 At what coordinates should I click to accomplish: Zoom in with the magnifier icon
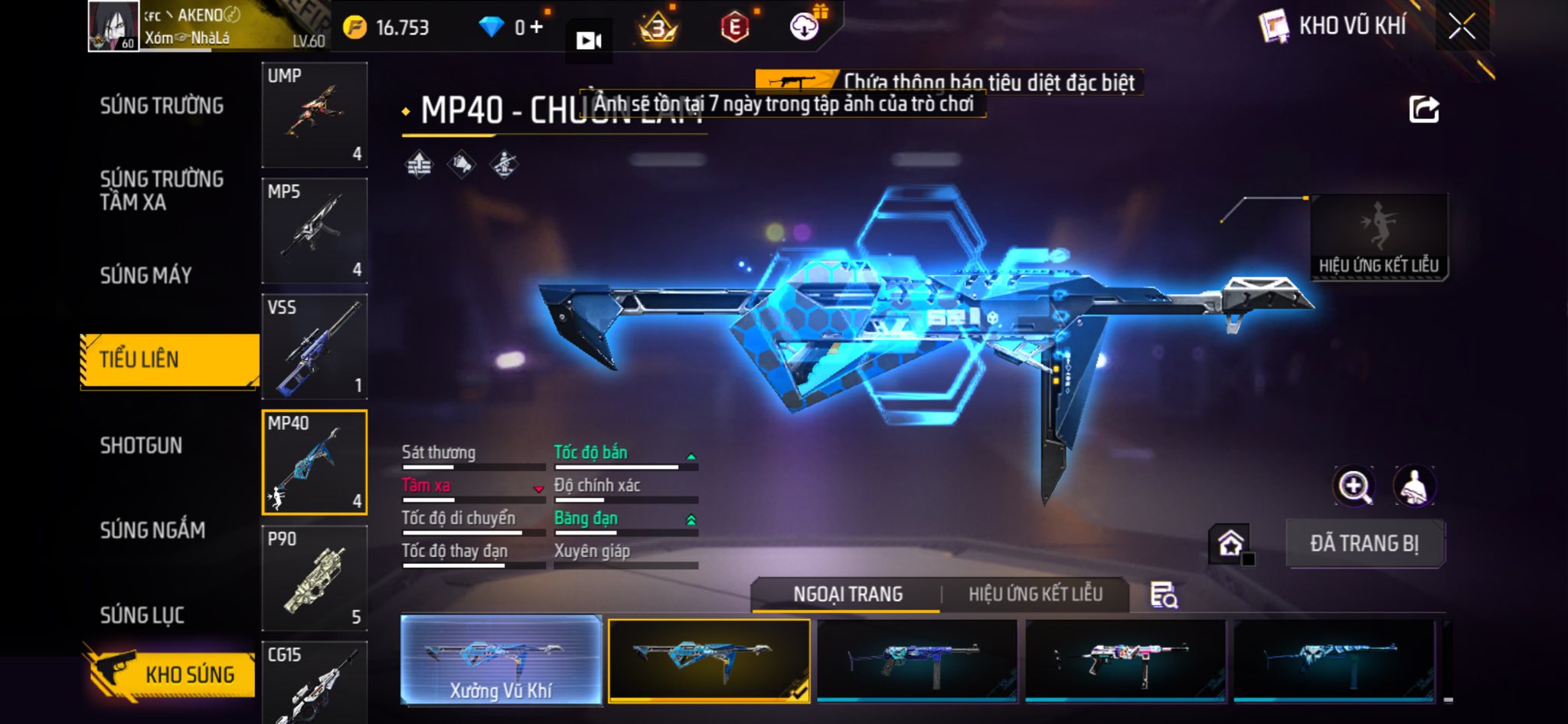click(x=1354, y=486)
